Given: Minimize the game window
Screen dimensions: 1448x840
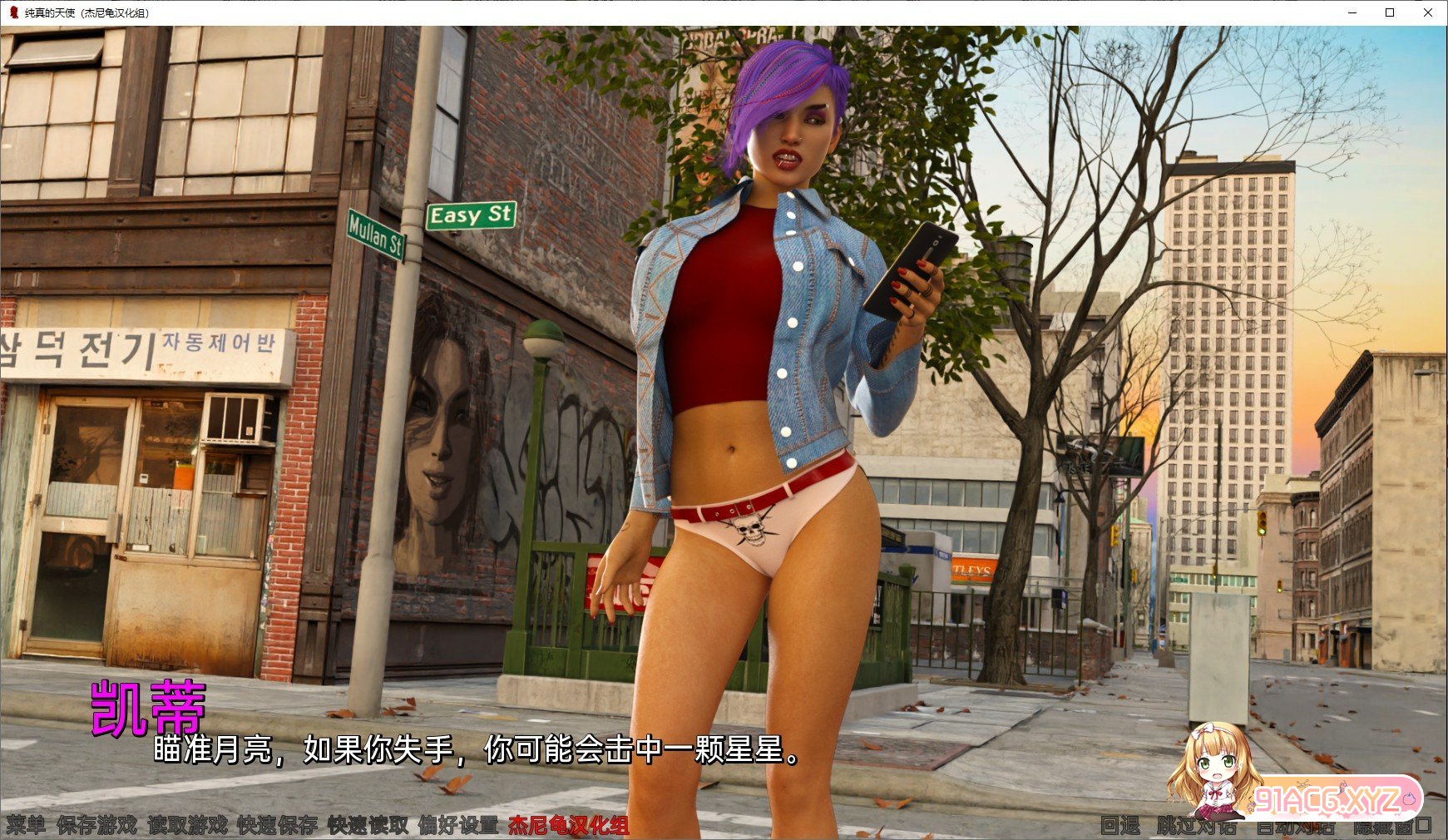Looking at the screenshot, I should [1352, 12].
